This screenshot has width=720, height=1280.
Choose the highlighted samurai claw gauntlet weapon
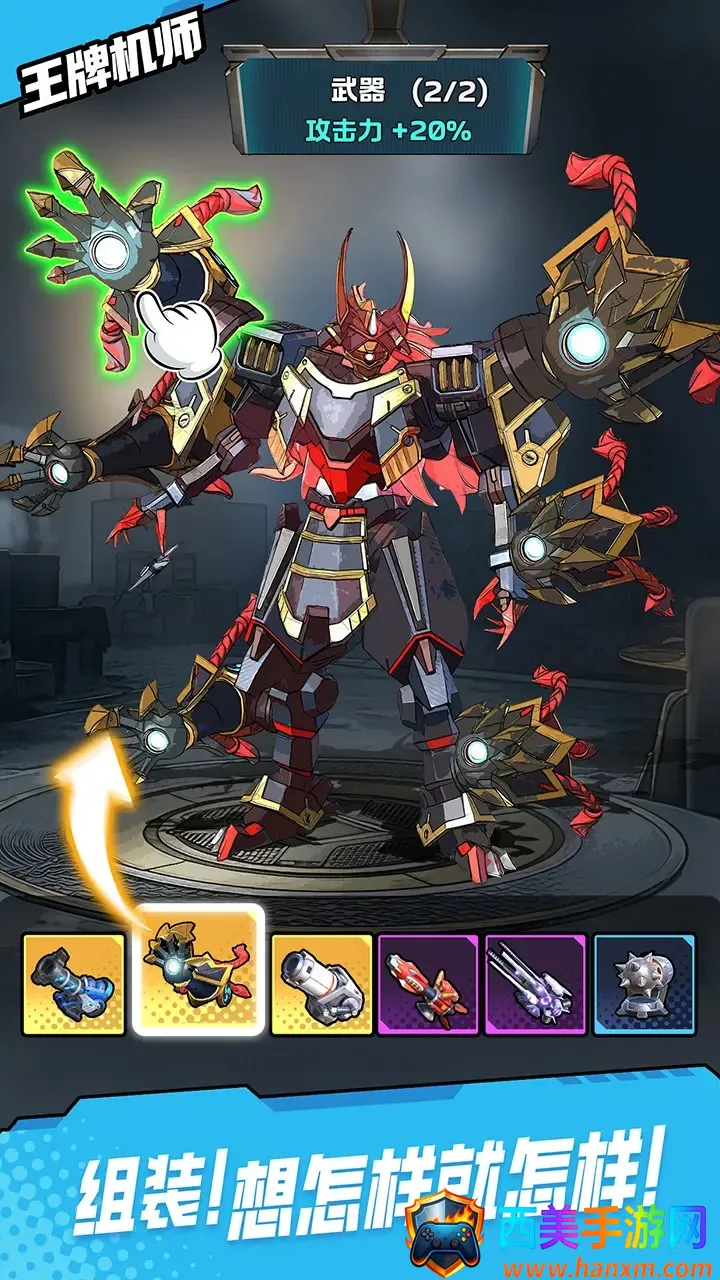198,970
